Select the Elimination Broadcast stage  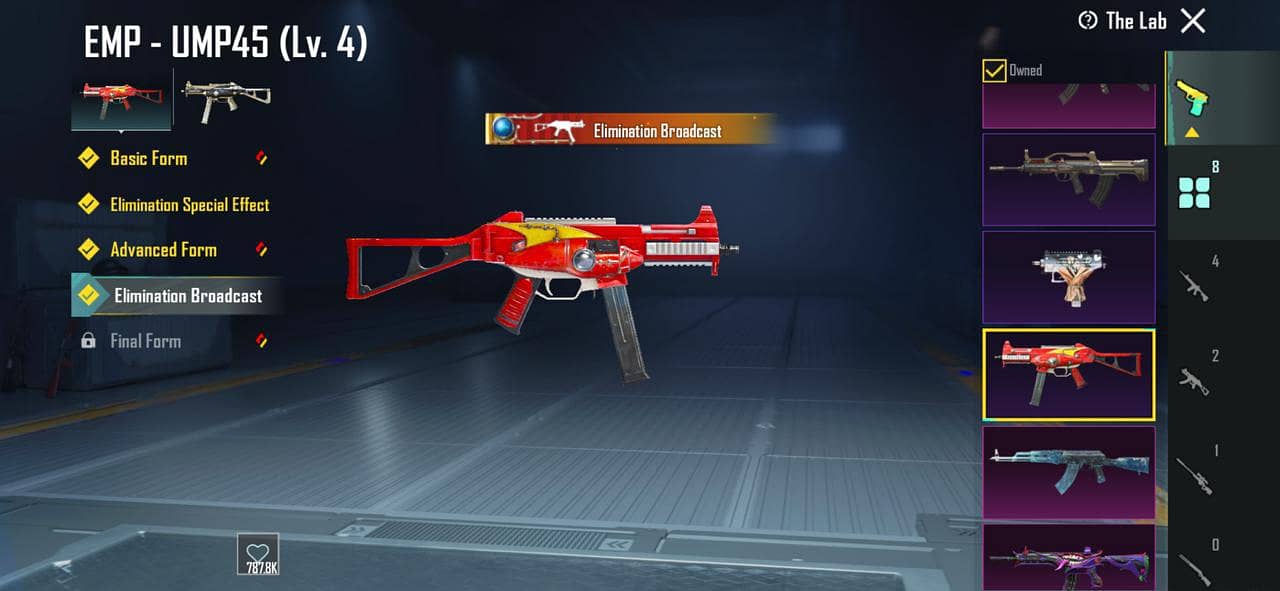pyautogui.click(x=187, y=296)
